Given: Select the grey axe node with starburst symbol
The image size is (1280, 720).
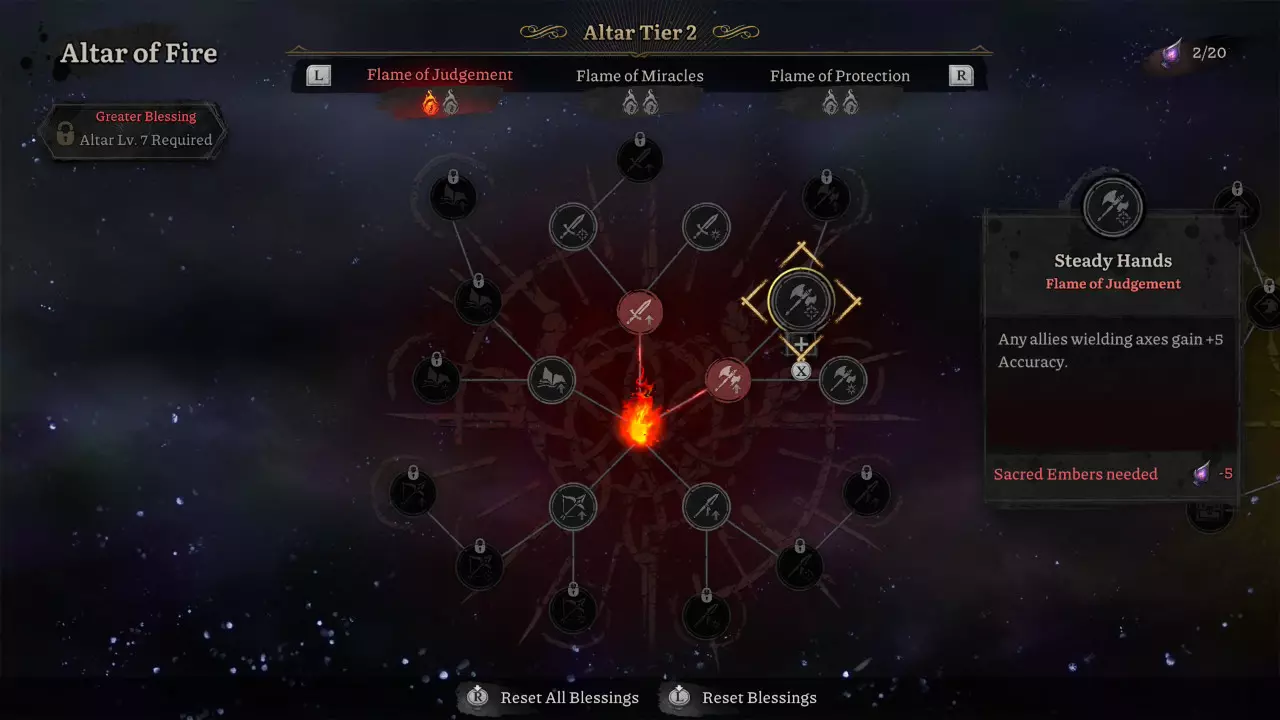Looking at the screenshot, I should click(843, 380).
